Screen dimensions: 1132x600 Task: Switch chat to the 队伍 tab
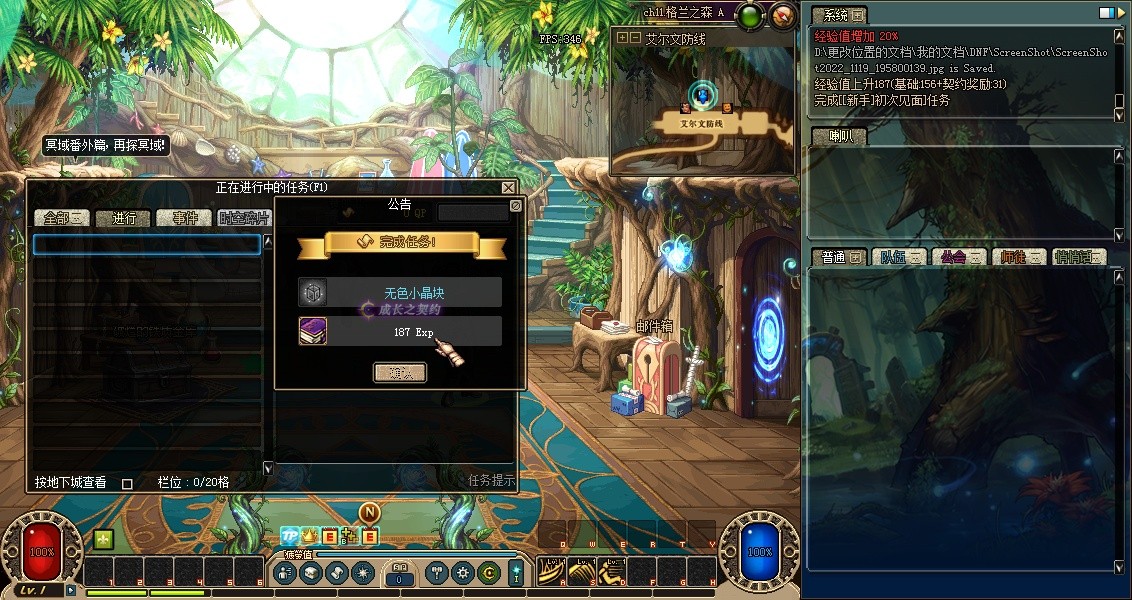click(x=896, y=257)
